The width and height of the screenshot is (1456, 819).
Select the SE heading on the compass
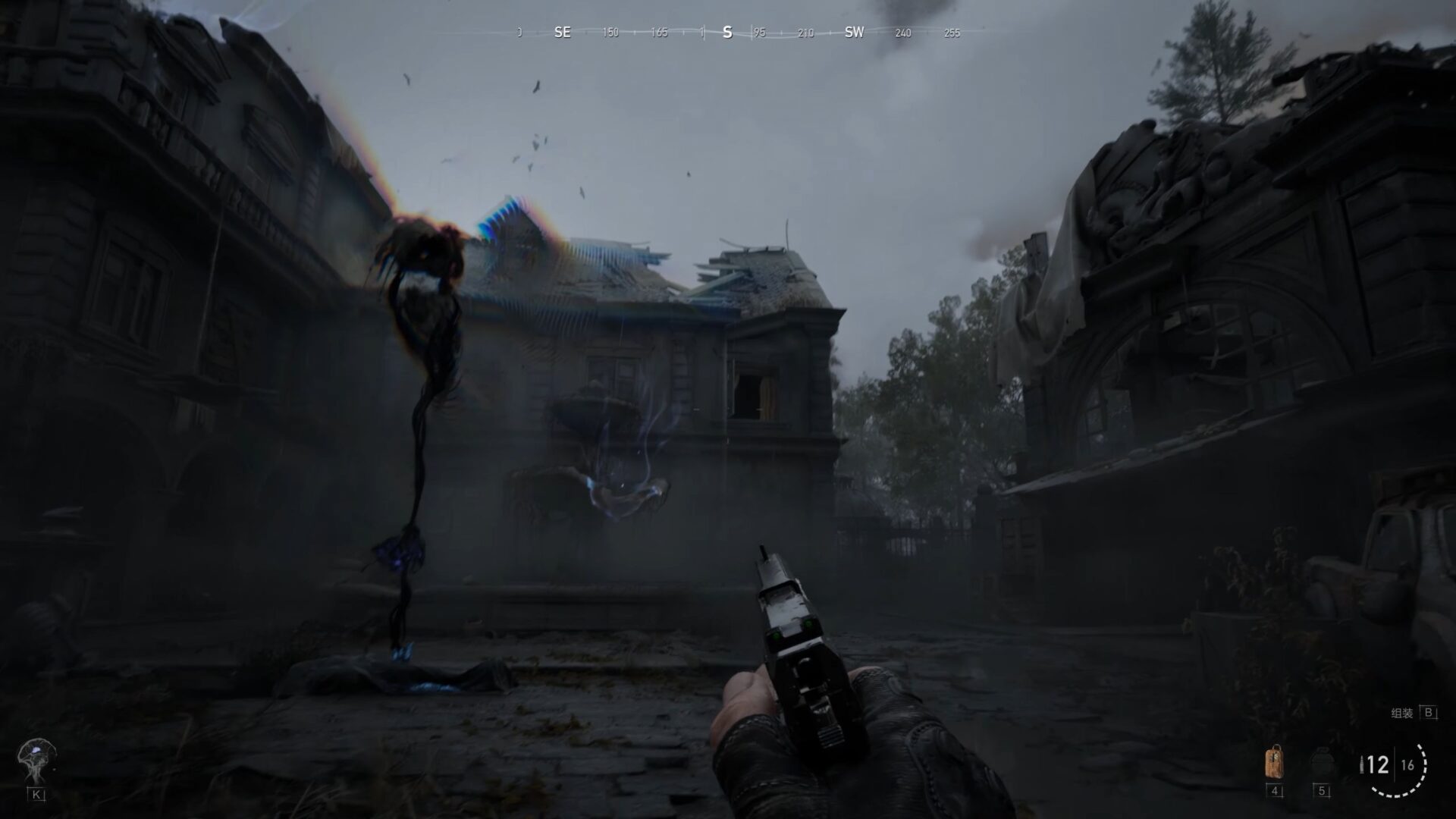point(562,33)
